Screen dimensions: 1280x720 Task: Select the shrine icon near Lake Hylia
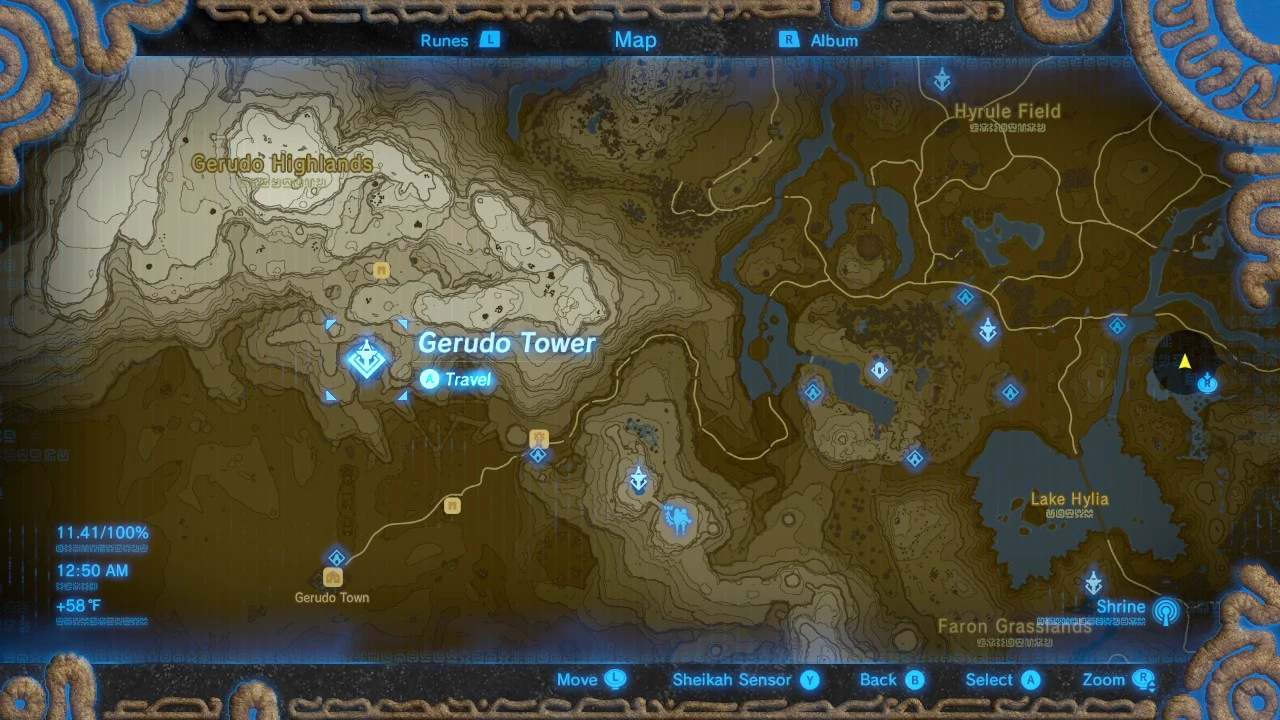click(x=1093, y=581)
